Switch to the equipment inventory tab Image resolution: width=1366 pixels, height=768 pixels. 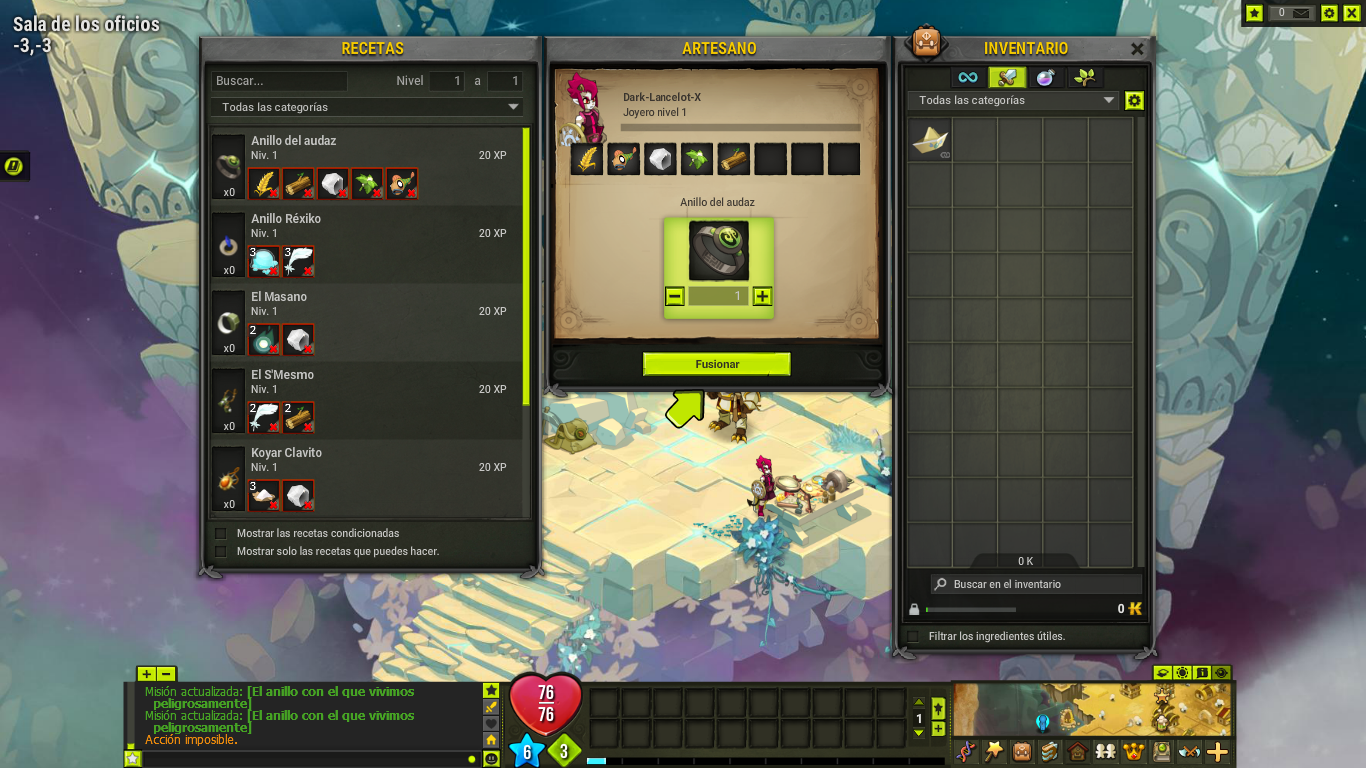tap(1007, 77)
